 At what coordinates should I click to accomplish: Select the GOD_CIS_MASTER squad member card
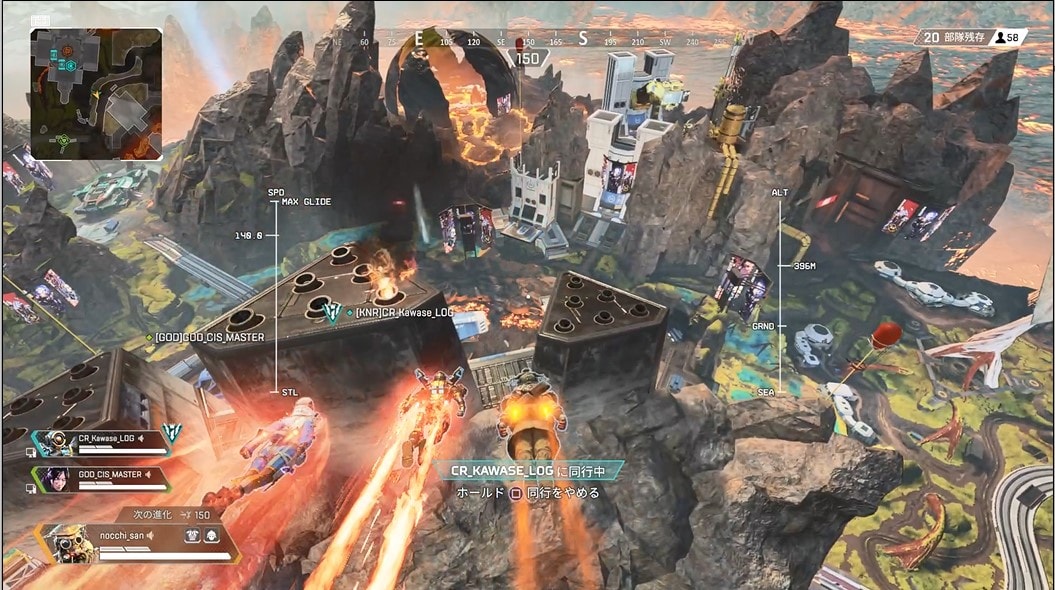(x=100, y=476)
